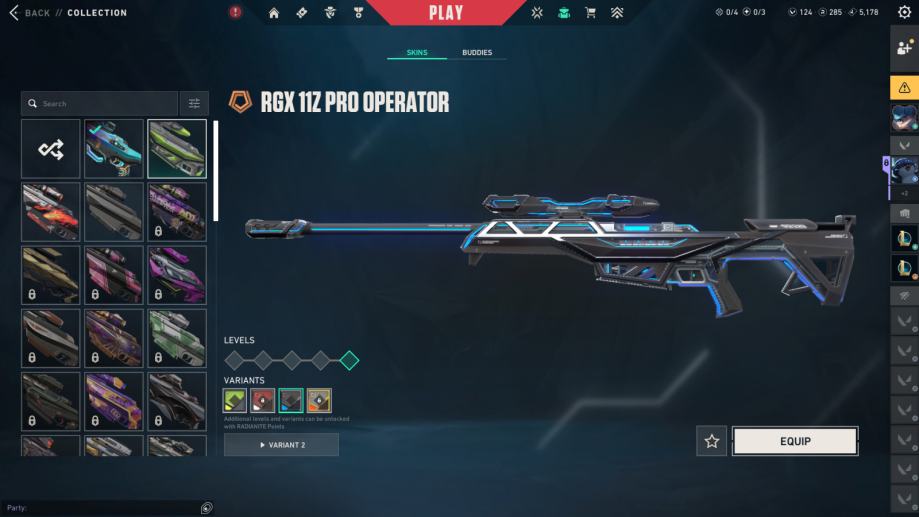919x517 pixels.
Task: Play the Variant 2 preview
Action: point(281,445)
